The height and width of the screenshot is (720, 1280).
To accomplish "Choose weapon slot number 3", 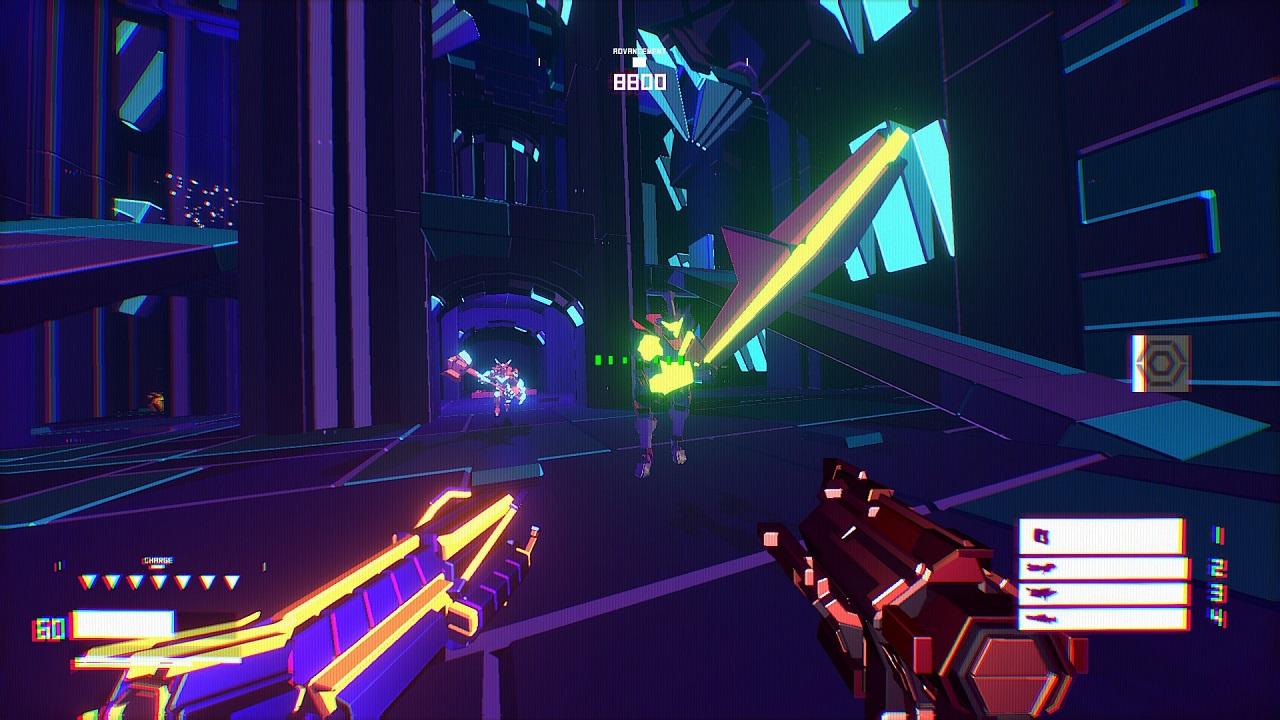I will pos(1103,593).
